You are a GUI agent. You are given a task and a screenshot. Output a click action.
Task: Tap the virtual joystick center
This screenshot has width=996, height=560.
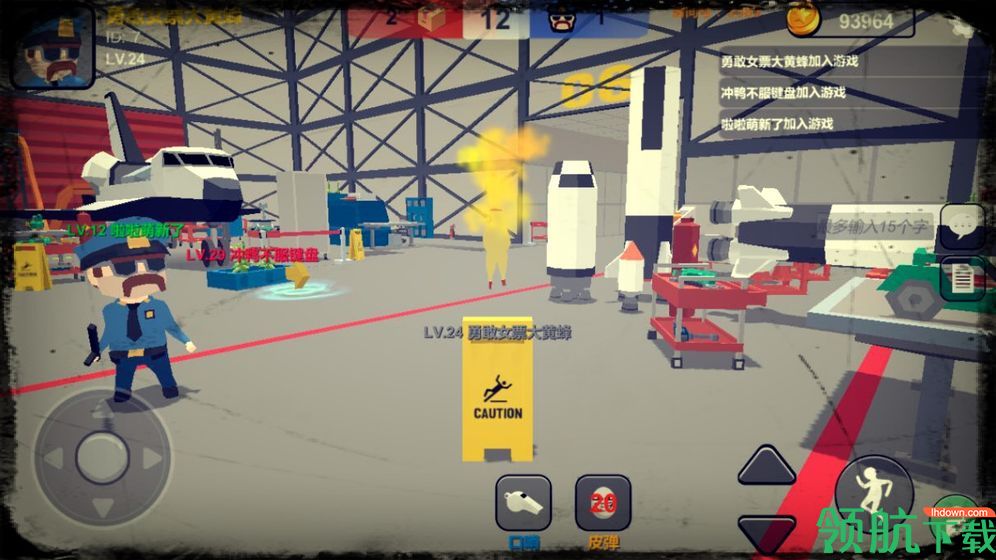101,458
